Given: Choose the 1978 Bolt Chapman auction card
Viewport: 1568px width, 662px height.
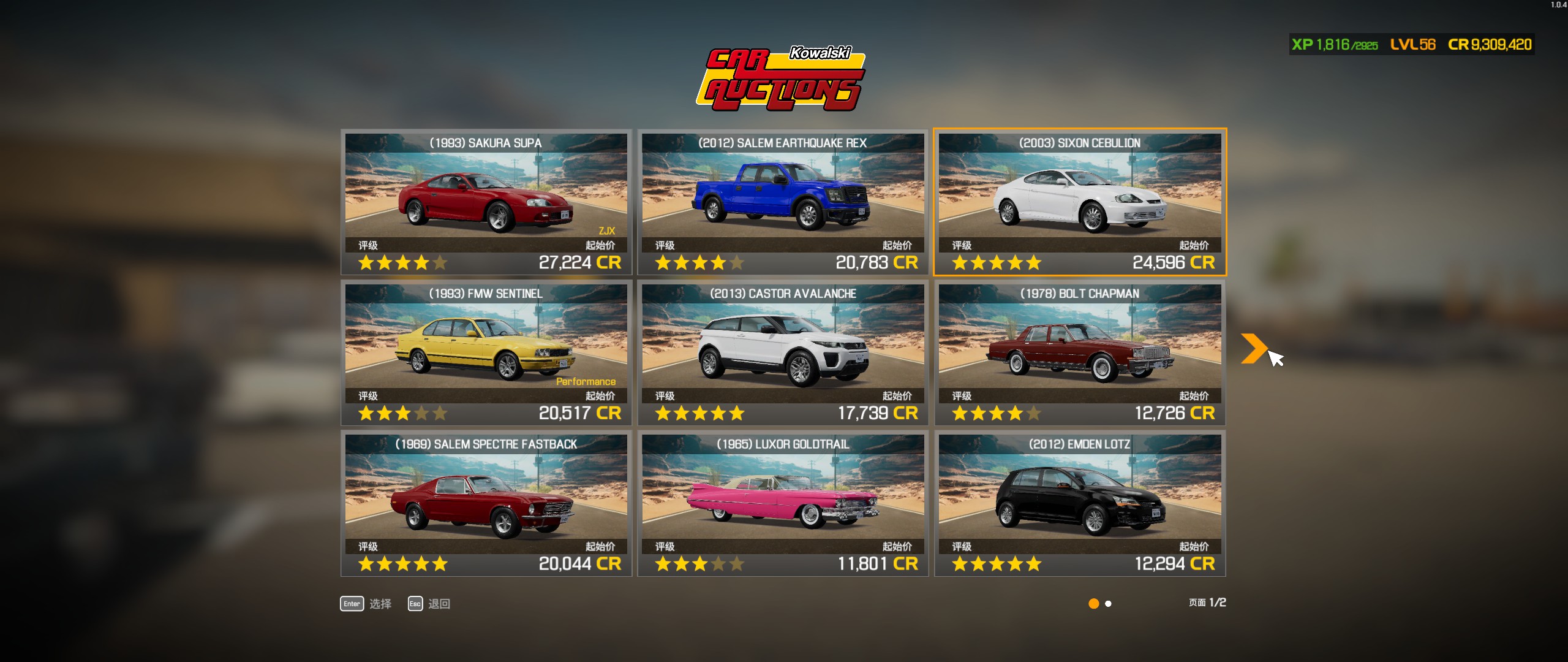Looking at the screenshot, I should pos(1079,352).
